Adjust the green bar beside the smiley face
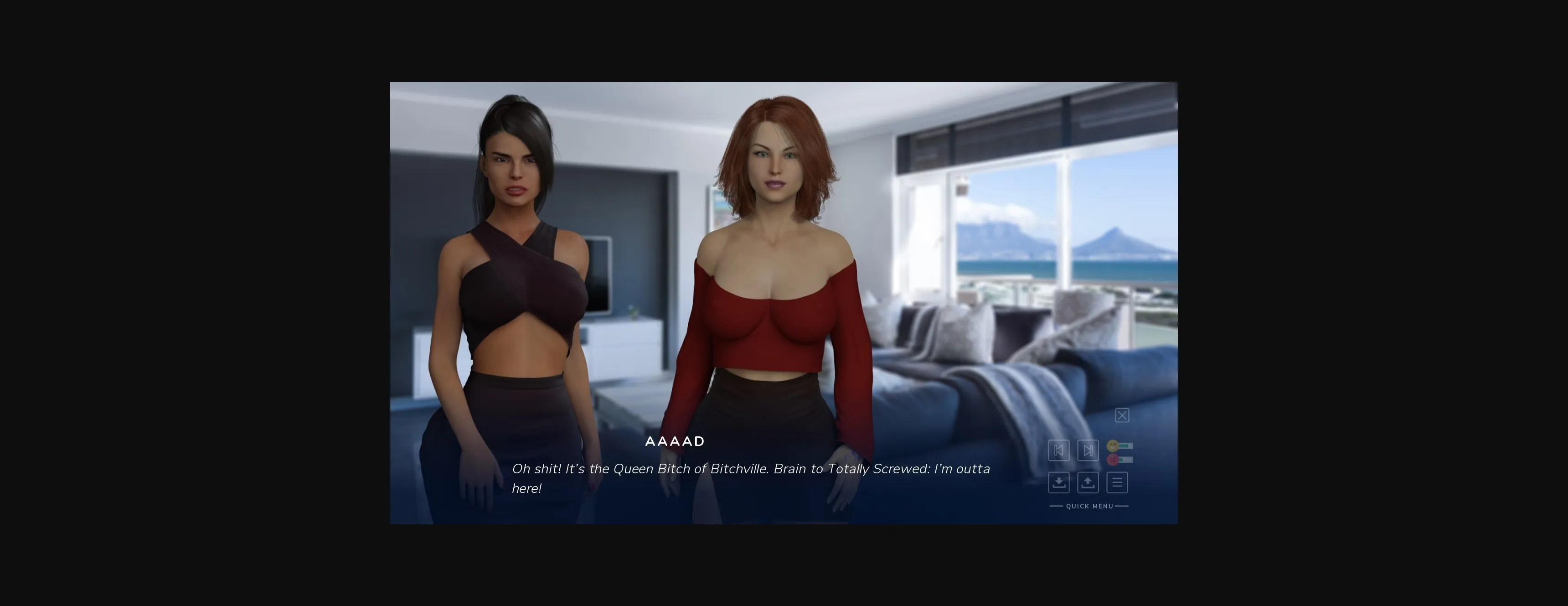This screenshot has height=606, width=1568. coord(1126,445)
